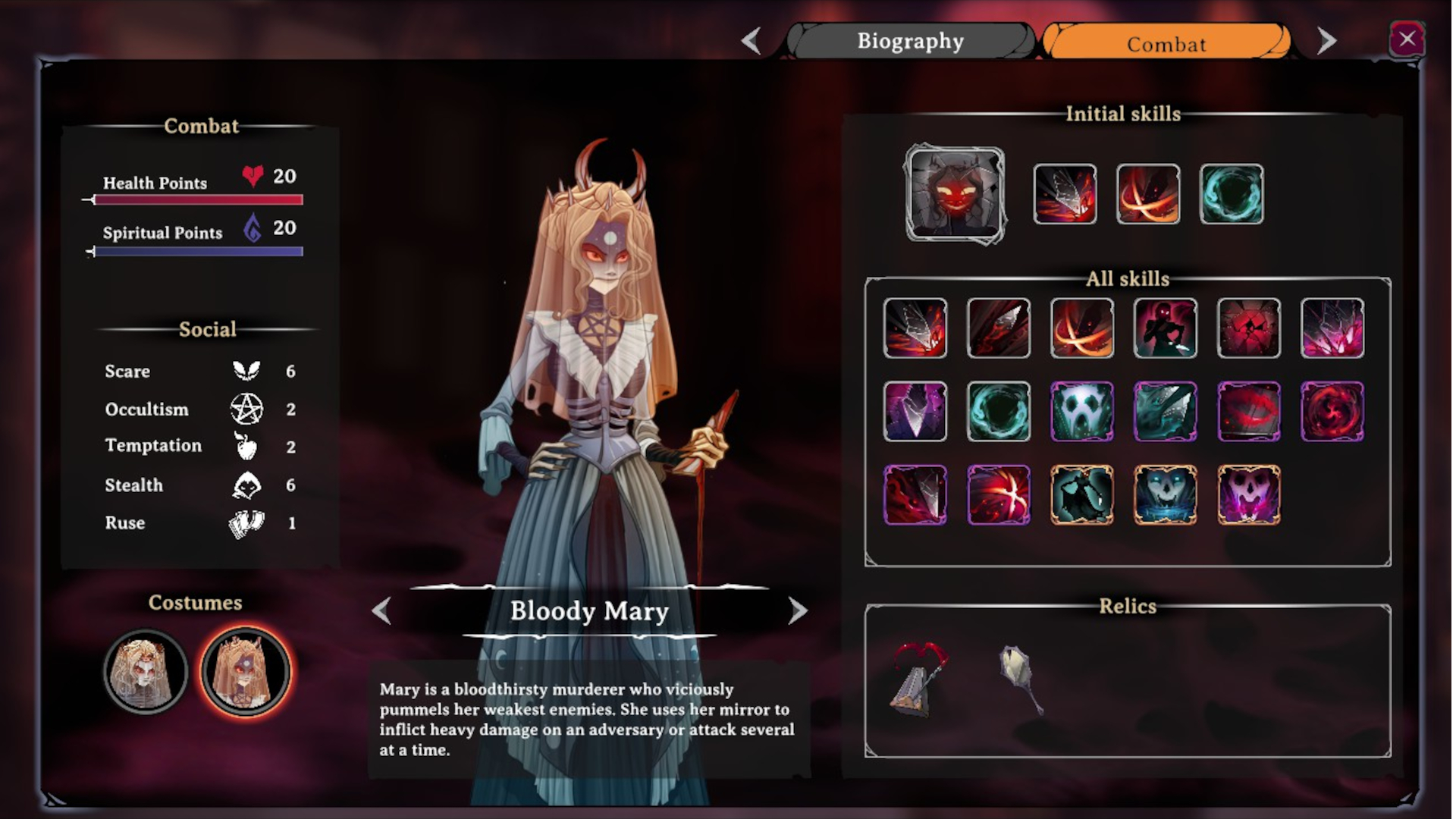Select the purple skull skill in the bottom row
This screenshot has width=1456, height=819.
[1250, 495]
